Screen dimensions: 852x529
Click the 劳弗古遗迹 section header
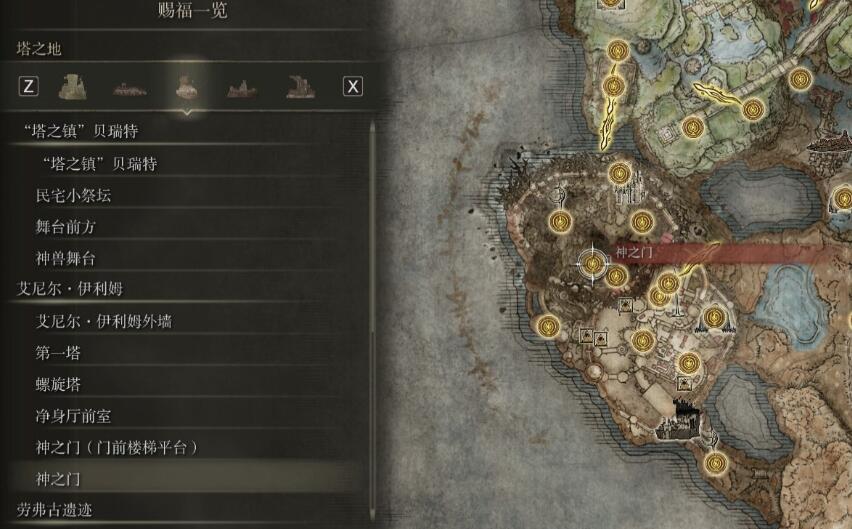pos(55,510)
